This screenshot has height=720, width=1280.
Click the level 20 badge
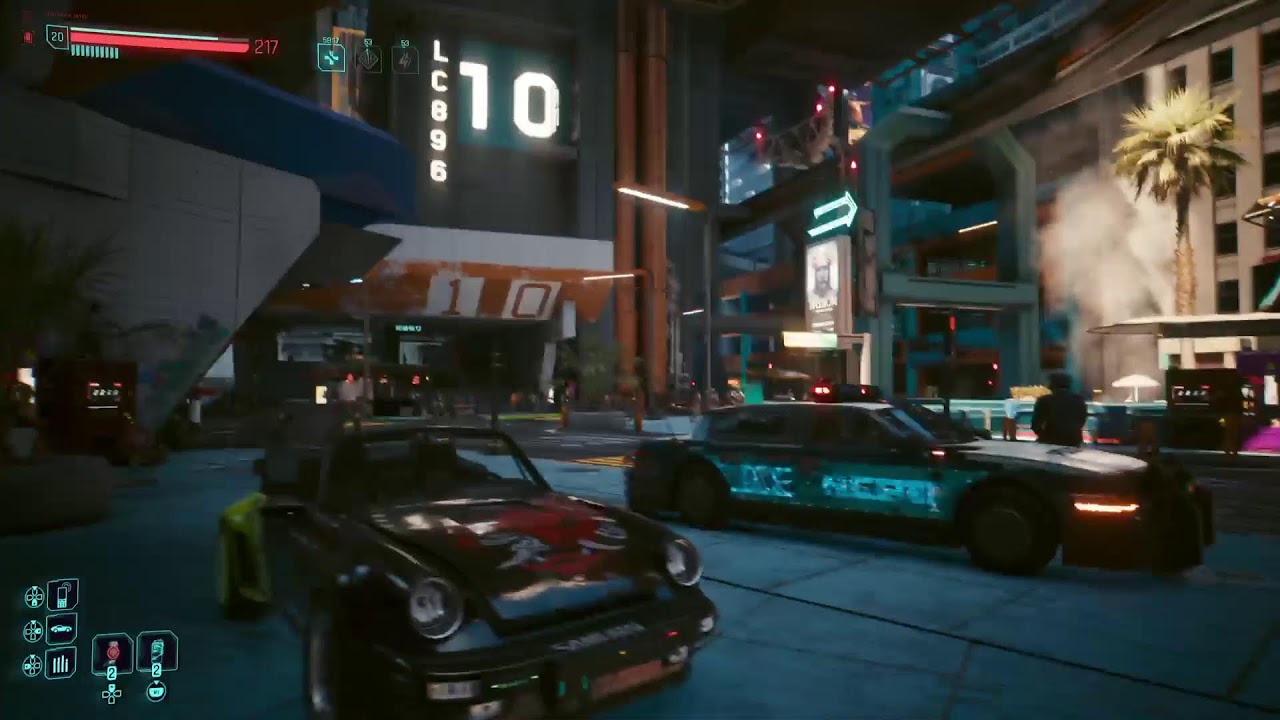click(57, 36)
